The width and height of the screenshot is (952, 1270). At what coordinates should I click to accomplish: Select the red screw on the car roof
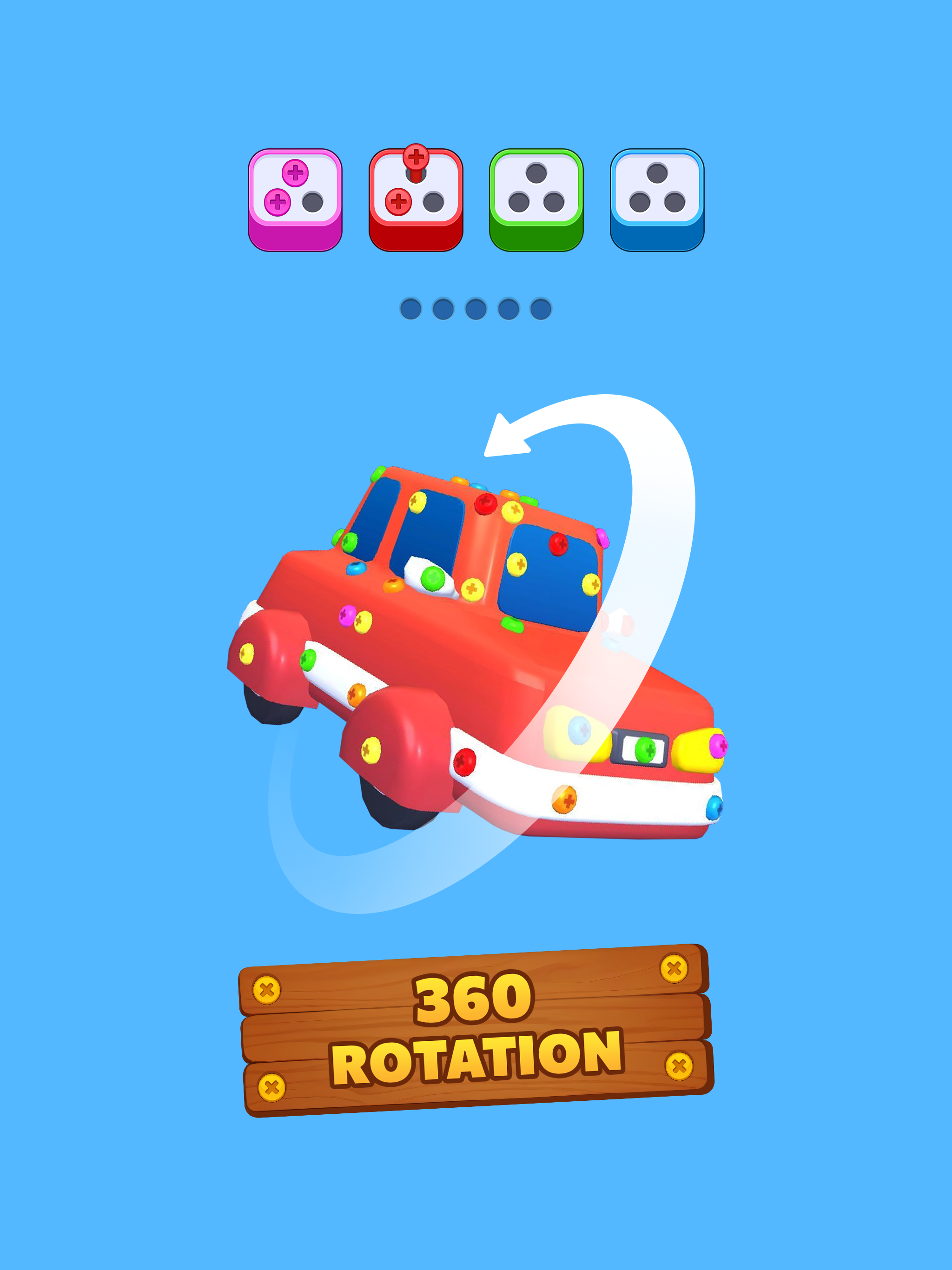coord(485,505)
